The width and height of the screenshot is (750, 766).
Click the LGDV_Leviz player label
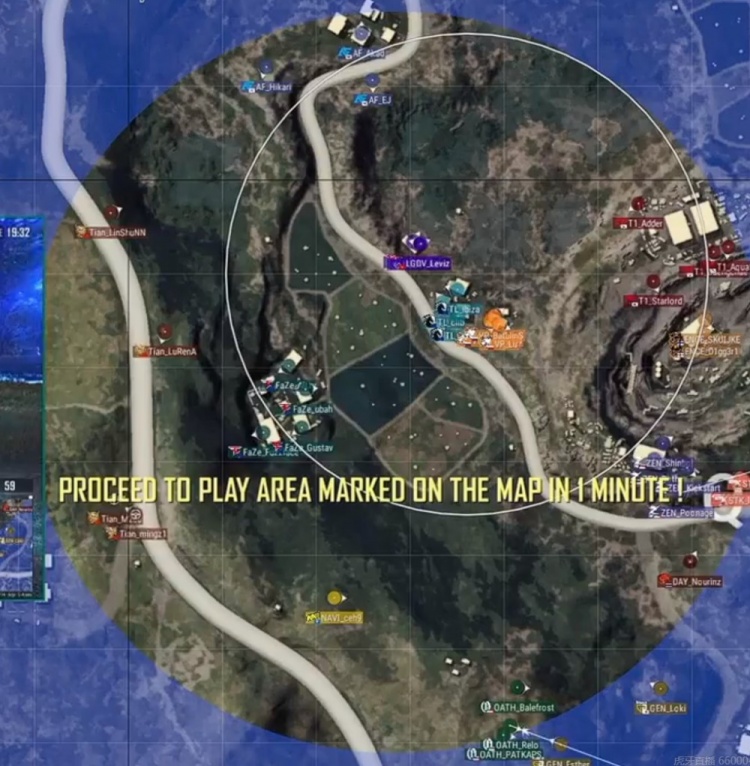click(x=419, y=263)
